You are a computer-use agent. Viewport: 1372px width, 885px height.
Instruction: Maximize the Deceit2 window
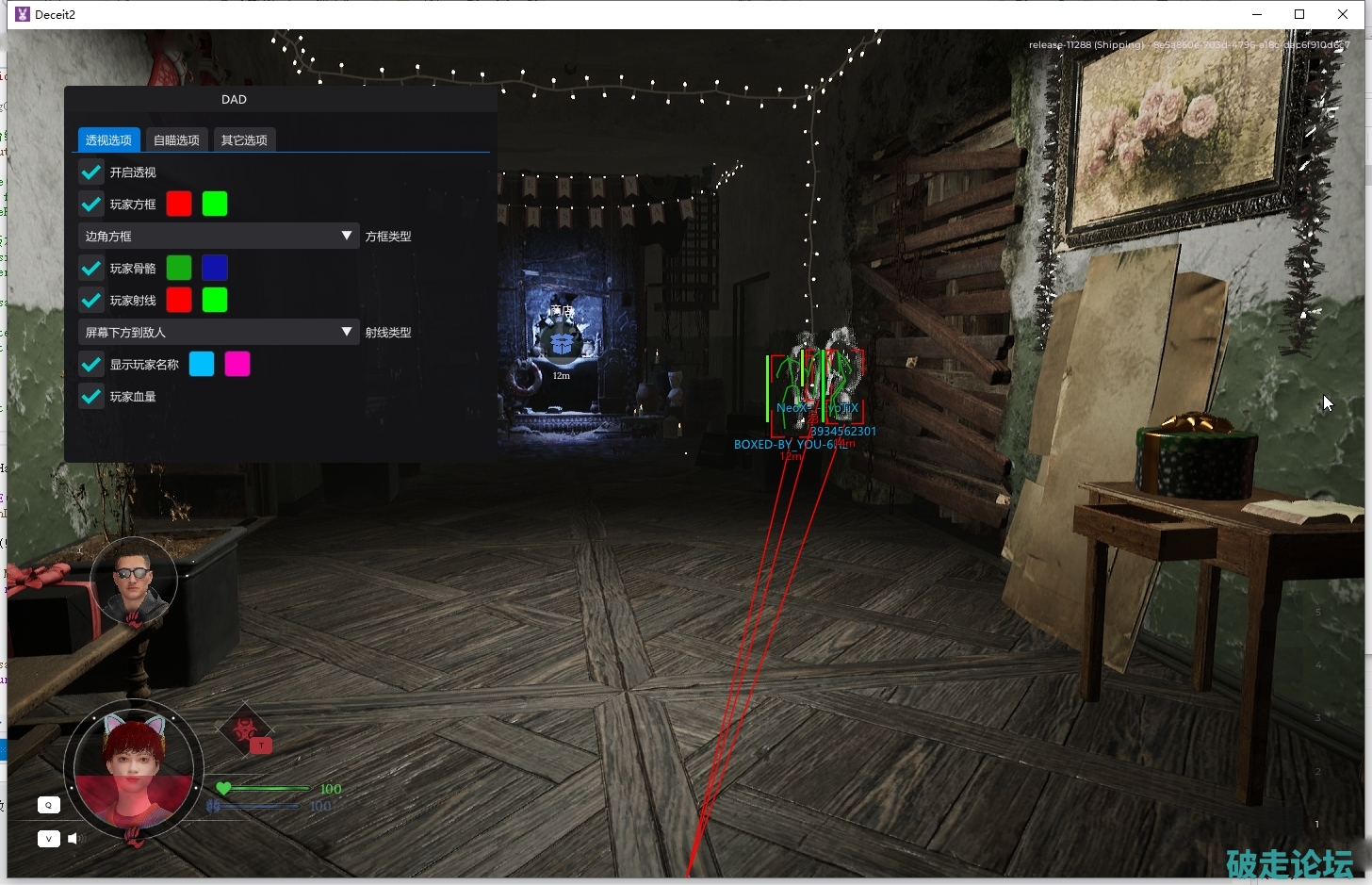tap(1299, 14)
